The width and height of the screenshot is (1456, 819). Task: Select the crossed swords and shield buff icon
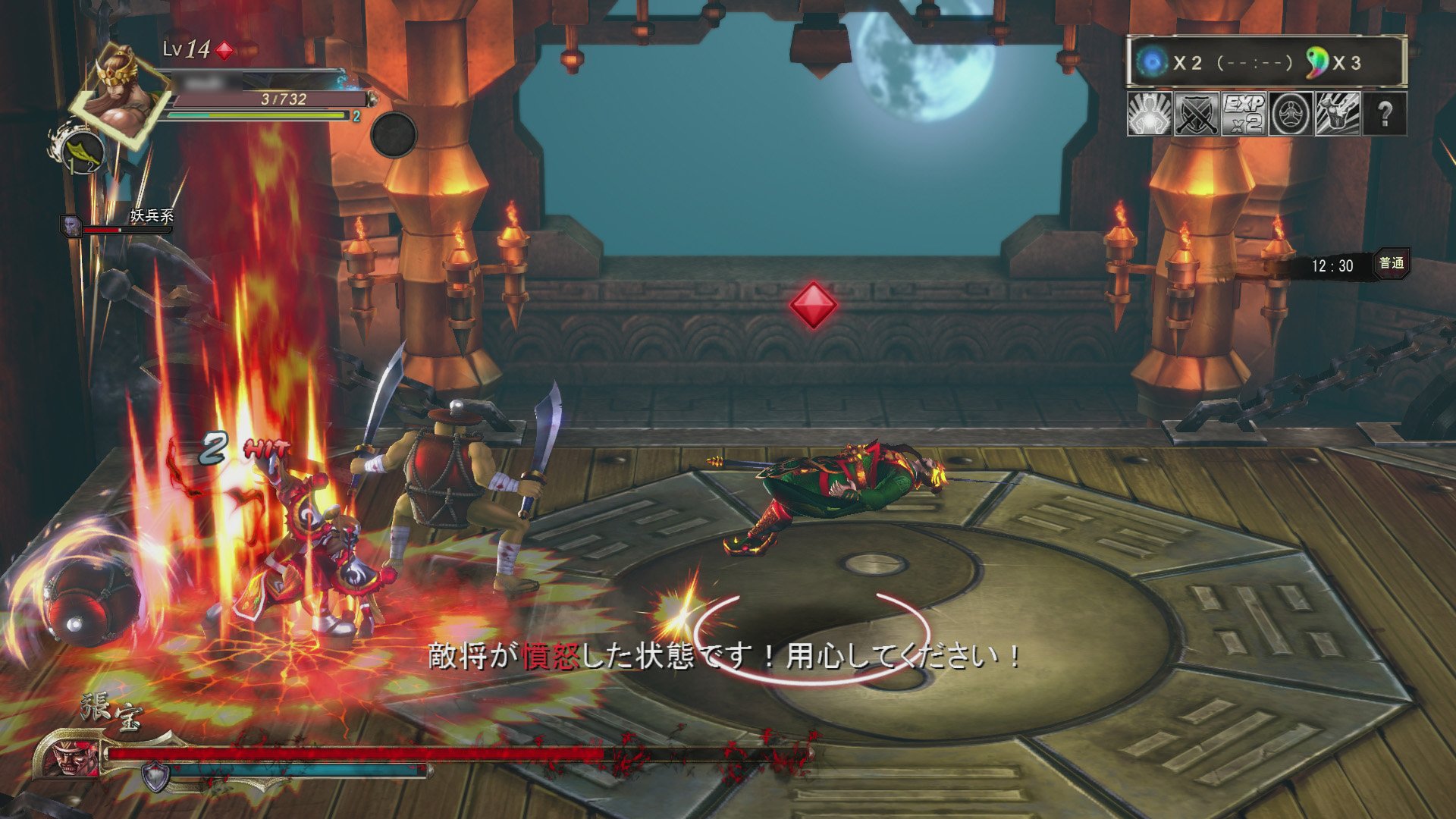(x=1197, y=115)
